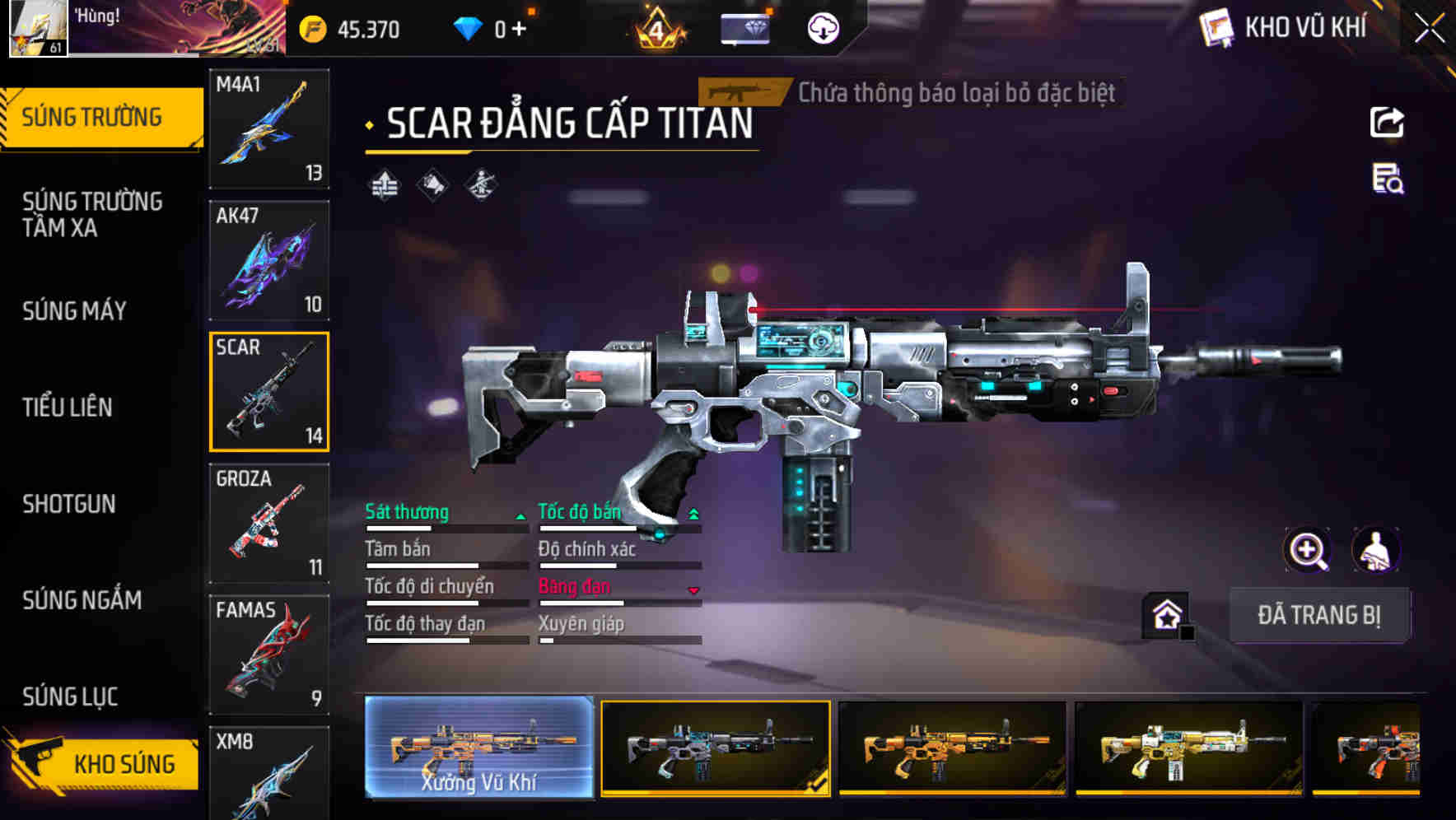Choose the AK47 weapon tile
The image size is (1456, 820).
click(269, 260)
